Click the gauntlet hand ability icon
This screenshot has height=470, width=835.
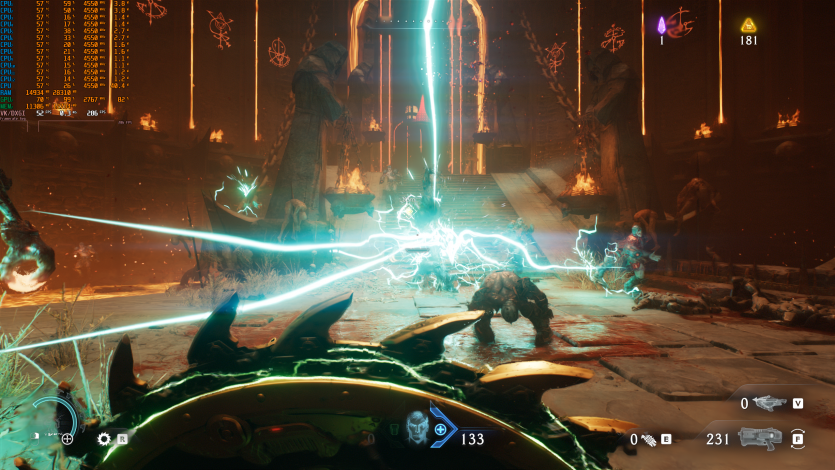(x=647, y=438)
